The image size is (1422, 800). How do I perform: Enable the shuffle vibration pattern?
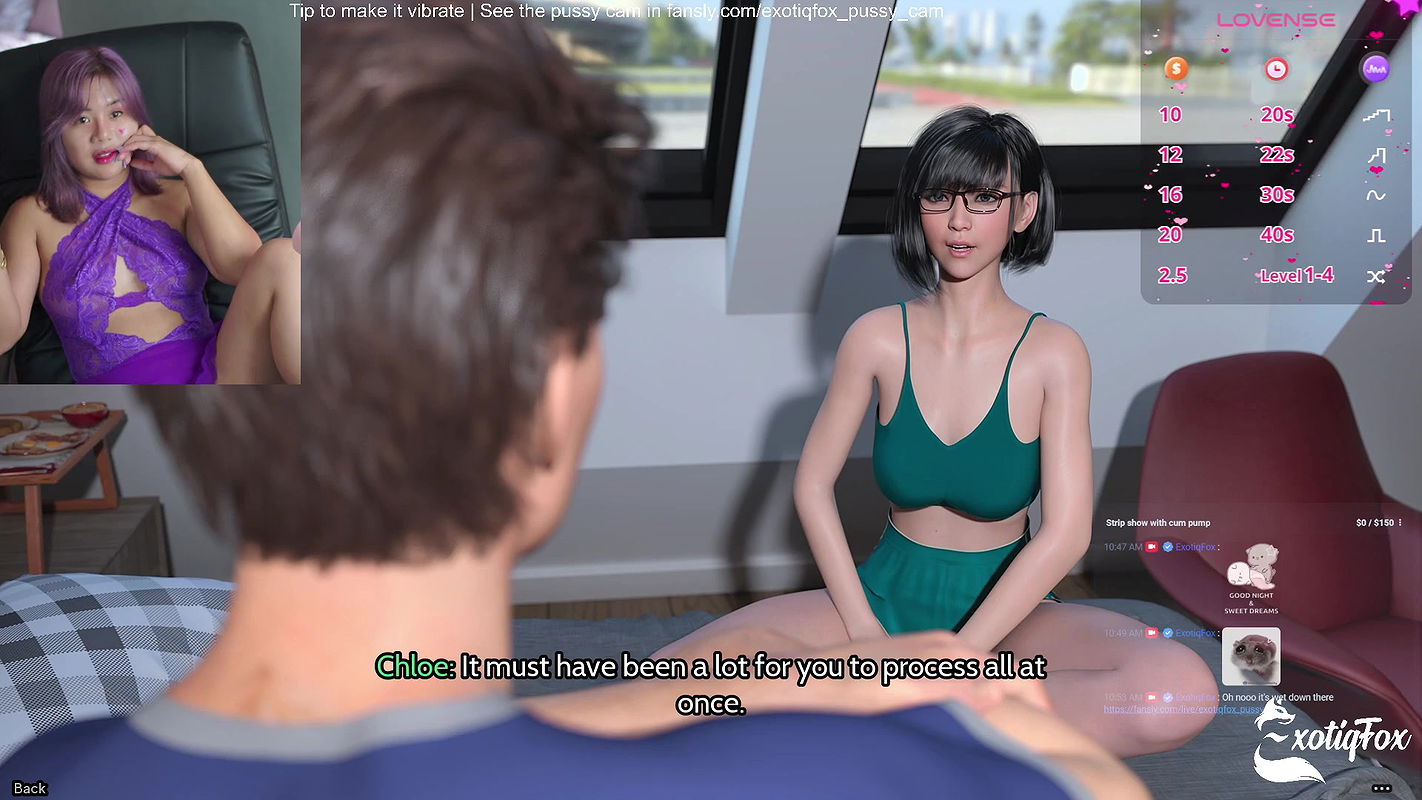tap(1376, 277)
